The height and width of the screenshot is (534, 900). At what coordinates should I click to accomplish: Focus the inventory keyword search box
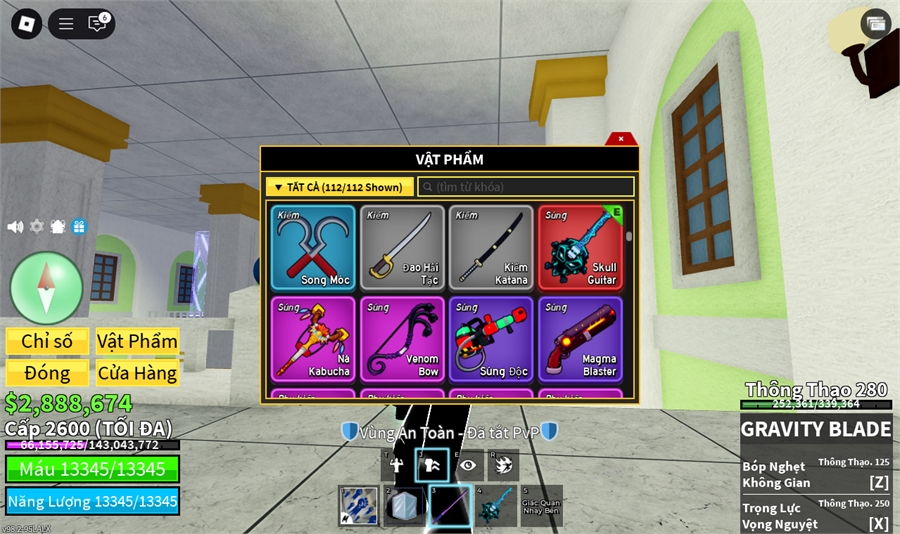[x=526, y=187]
